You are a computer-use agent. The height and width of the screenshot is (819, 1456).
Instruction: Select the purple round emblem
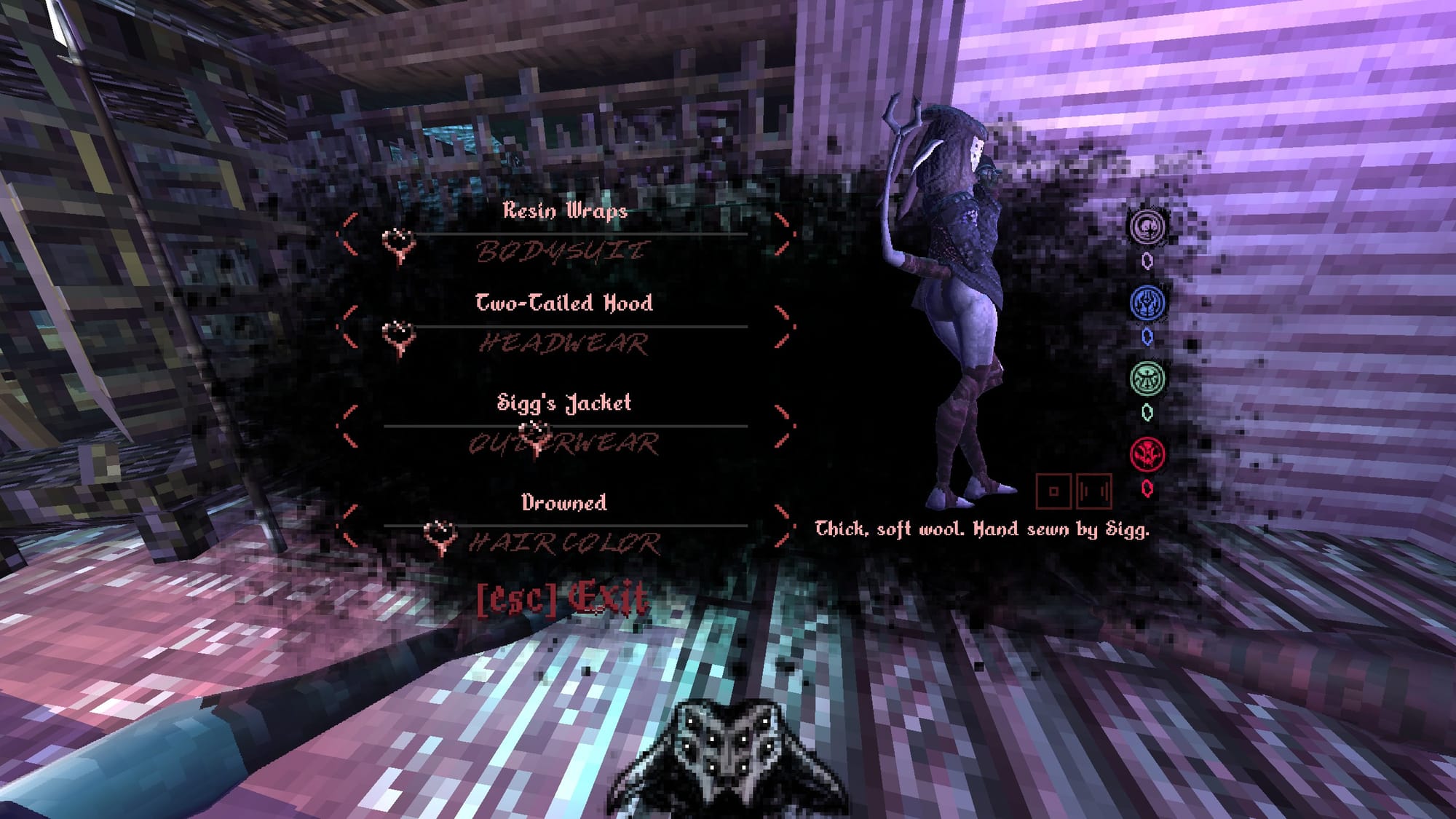tap(1147, 226)
